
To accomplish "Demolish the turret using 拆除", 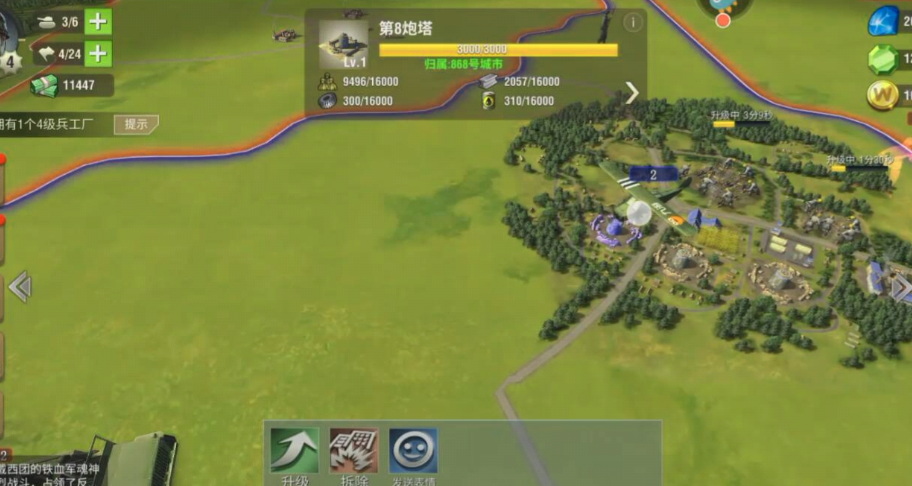I will 354,452.
